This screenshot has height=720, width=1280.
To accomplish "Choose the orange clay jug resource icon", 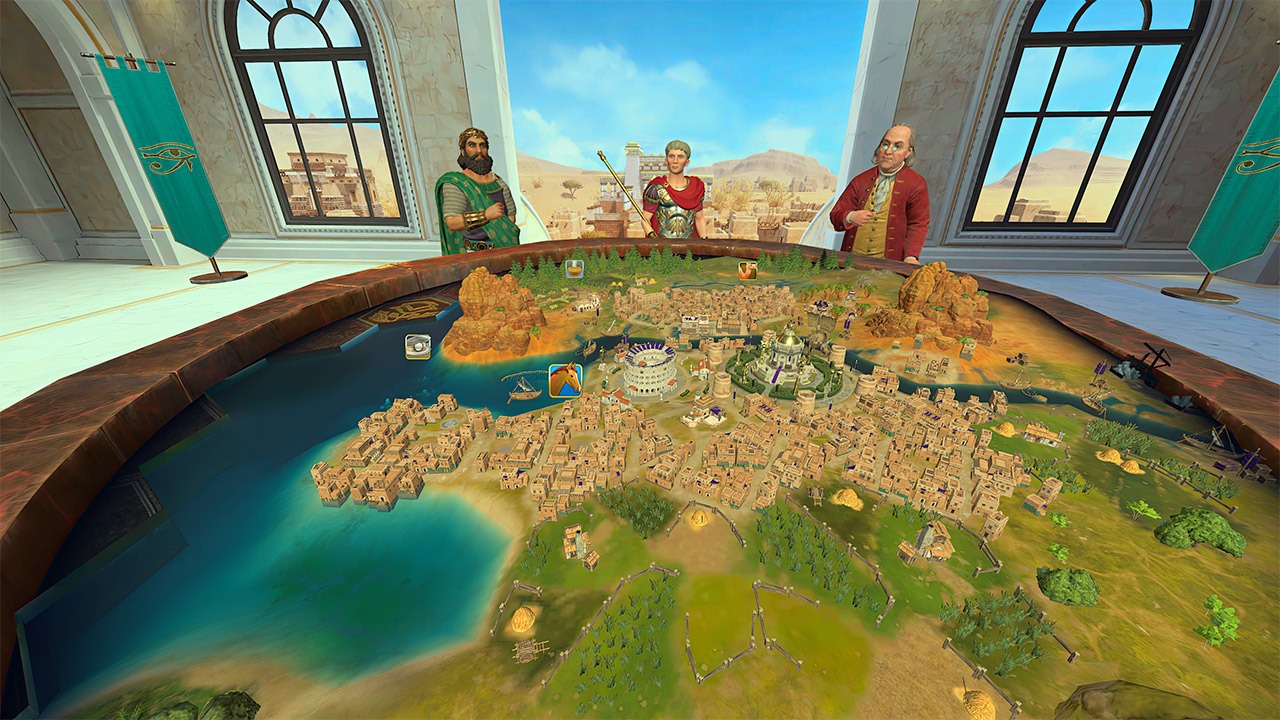I will point(747,270).
